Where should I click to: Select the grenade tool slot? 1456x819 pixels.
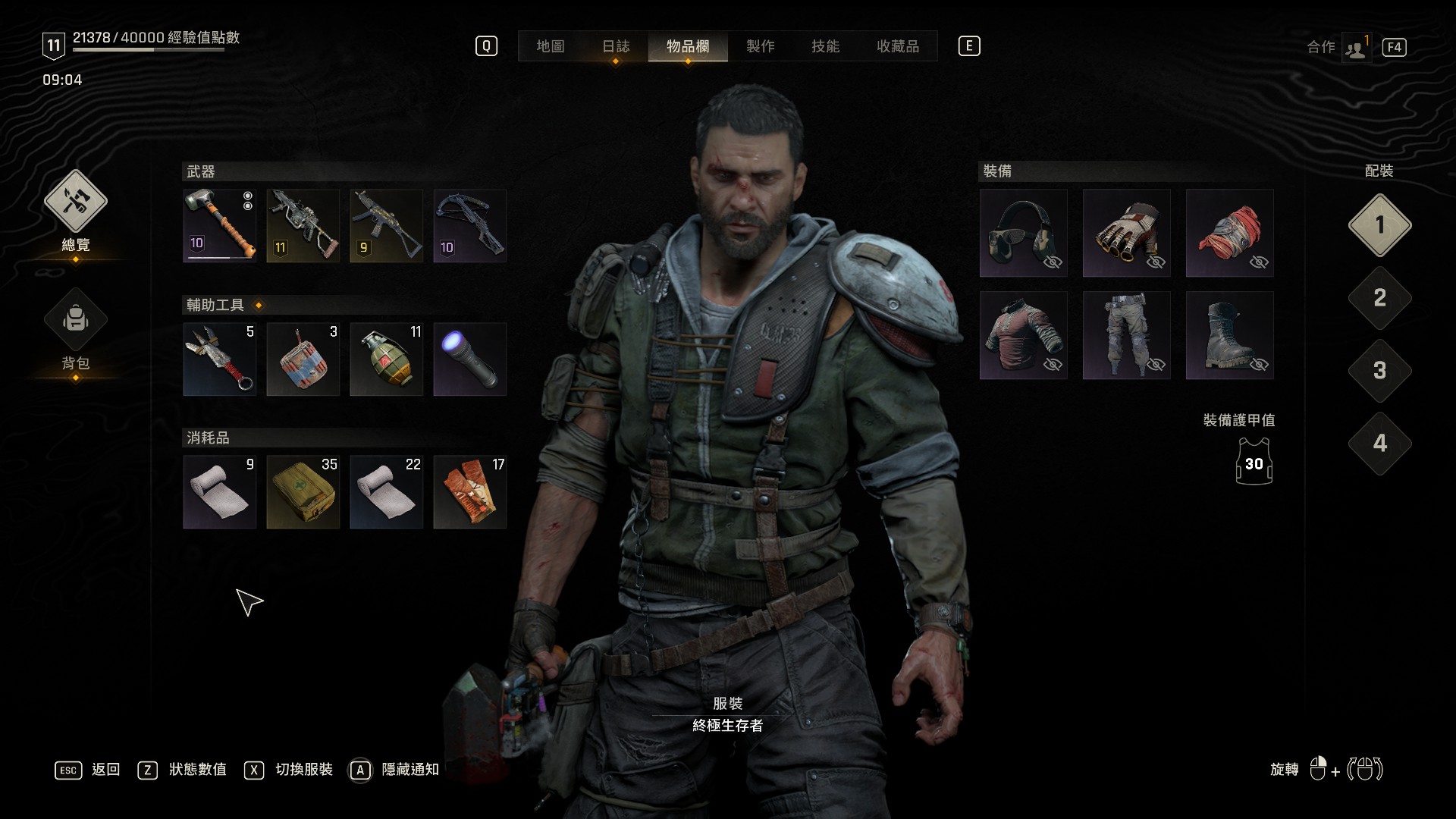(x=387, y=359)
